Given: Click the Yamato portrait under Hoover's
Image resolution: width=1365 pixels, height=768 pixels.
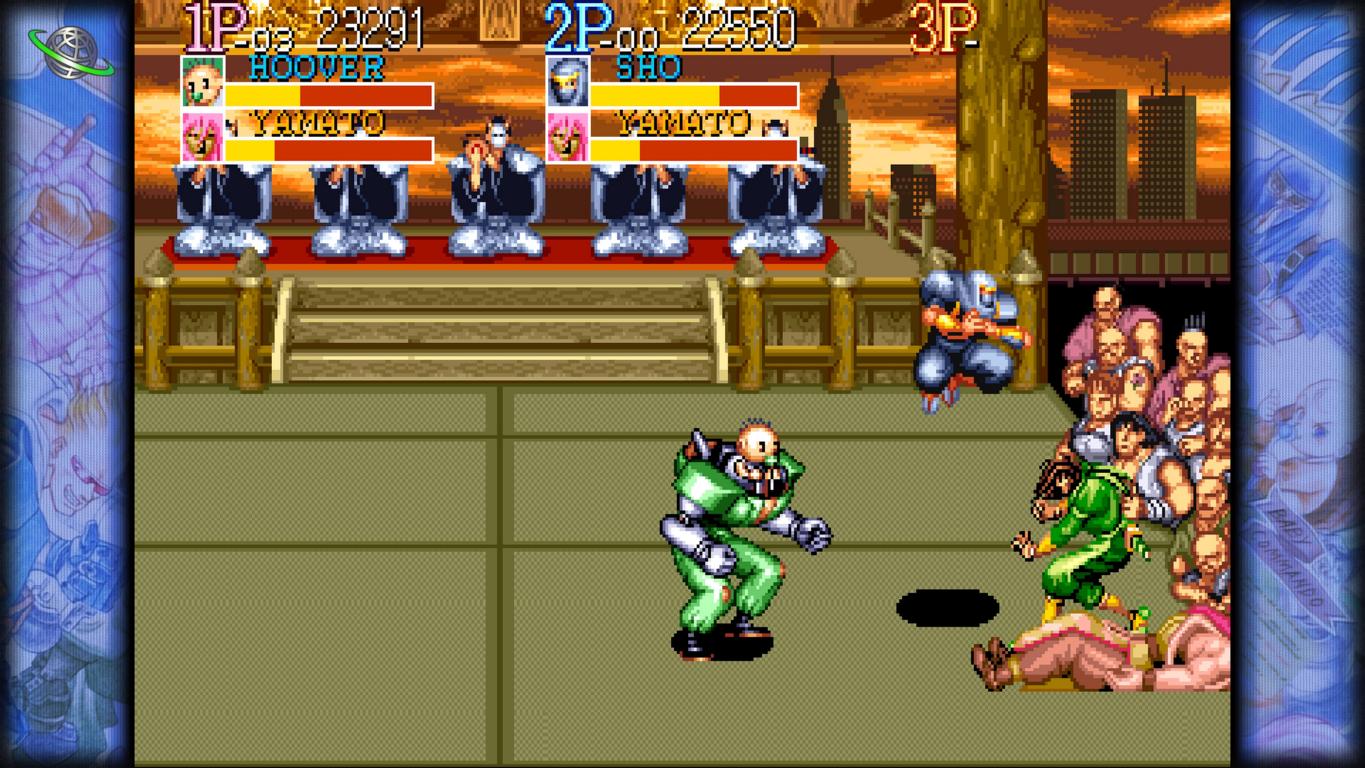Looking at the screenshot, I should pyautogui.click(x=201, y=137).
